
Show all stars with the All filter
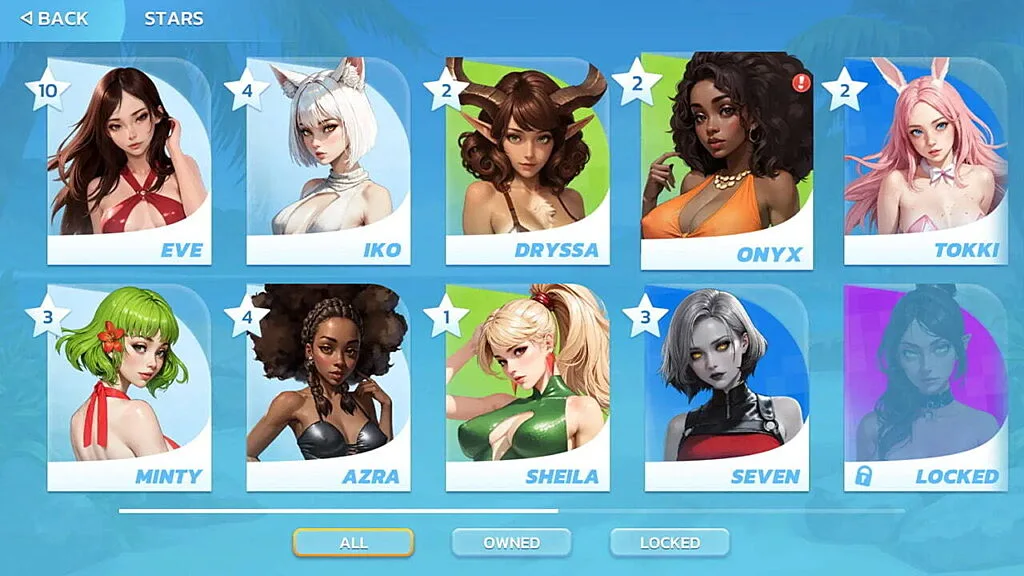pyautogui.click(x=353, y=542)
